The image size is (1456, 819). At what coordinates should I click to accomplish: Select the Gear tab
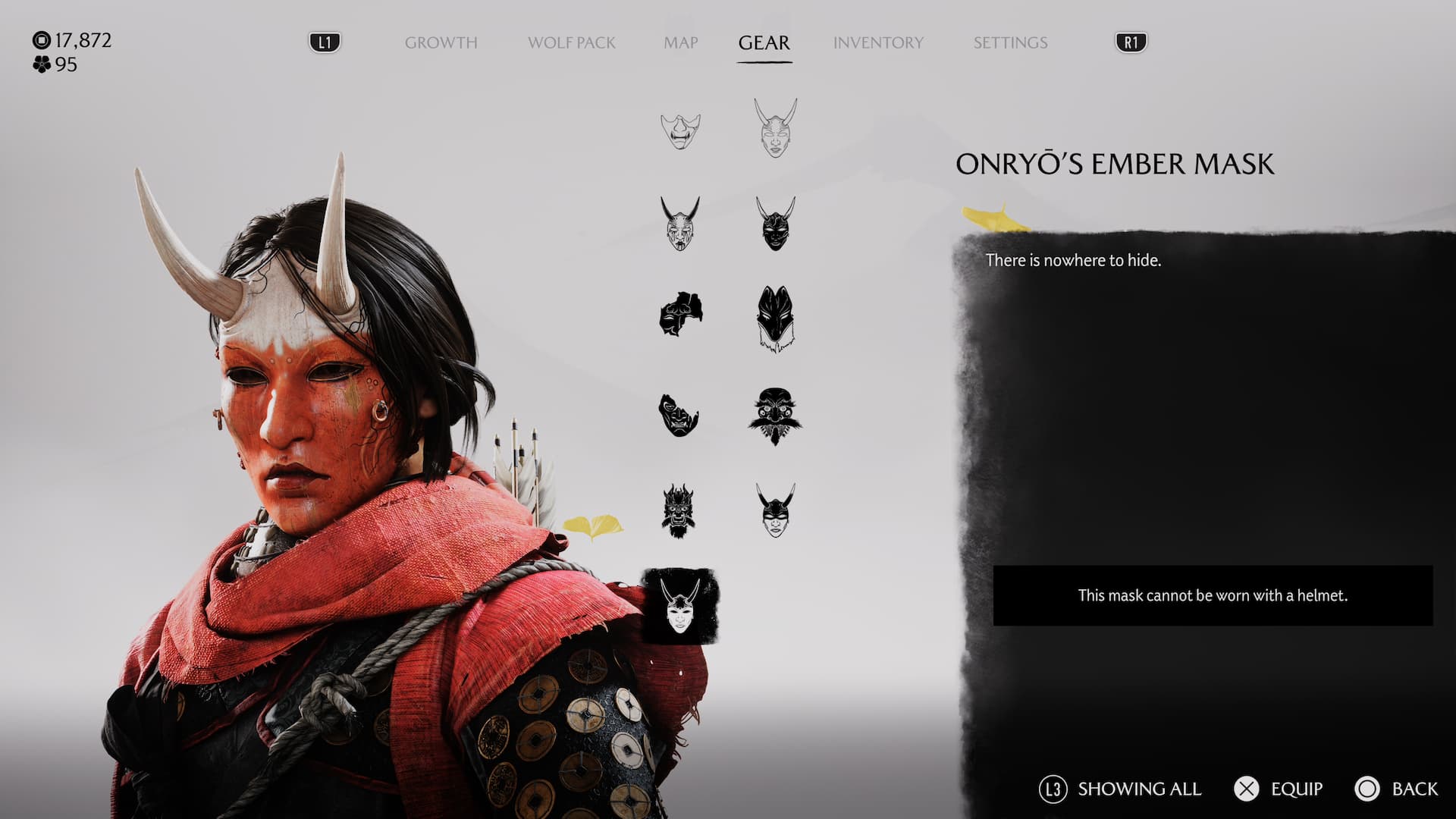[764, 42]
